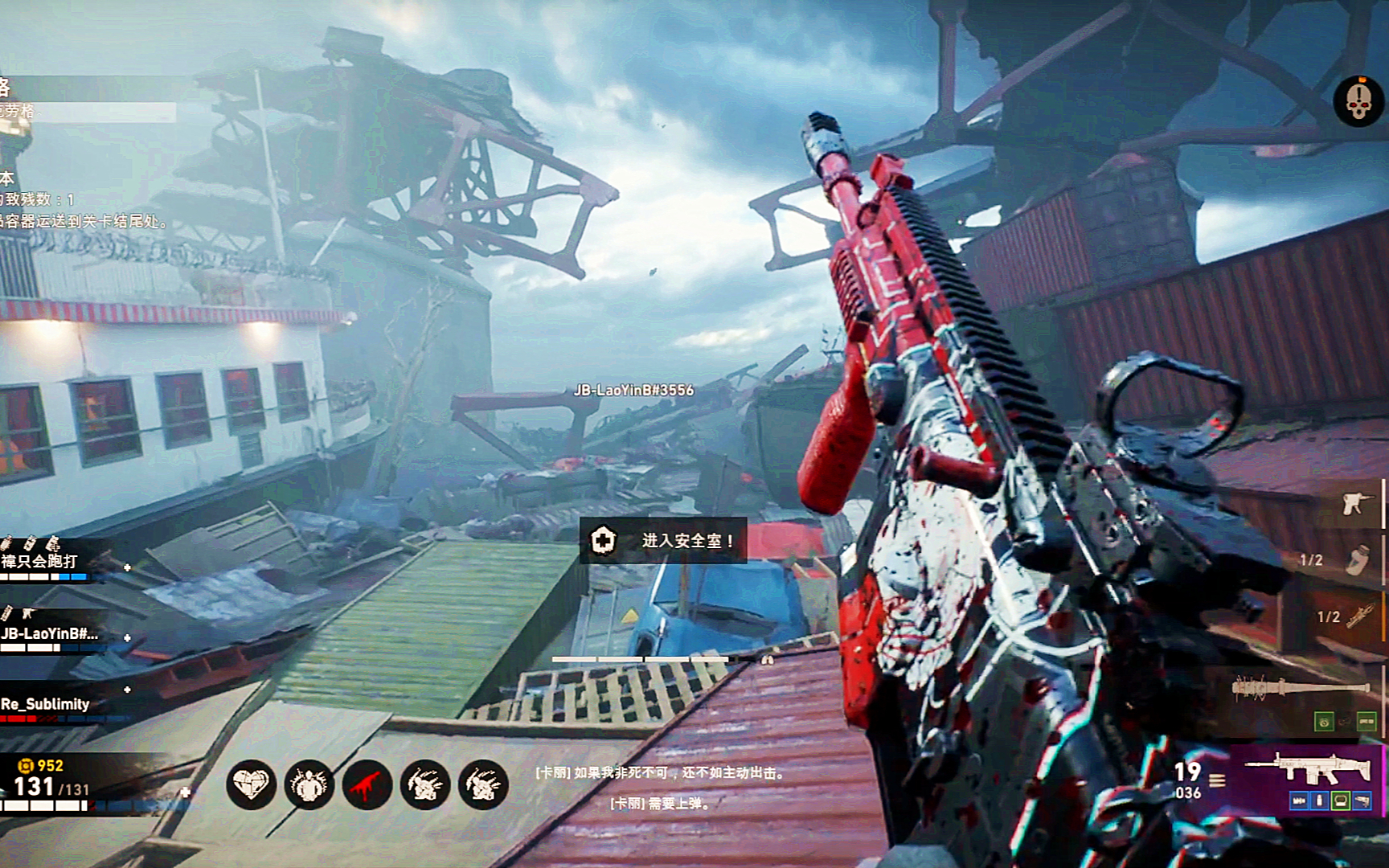Click the glowing figure buff icon

pos(309,784)
